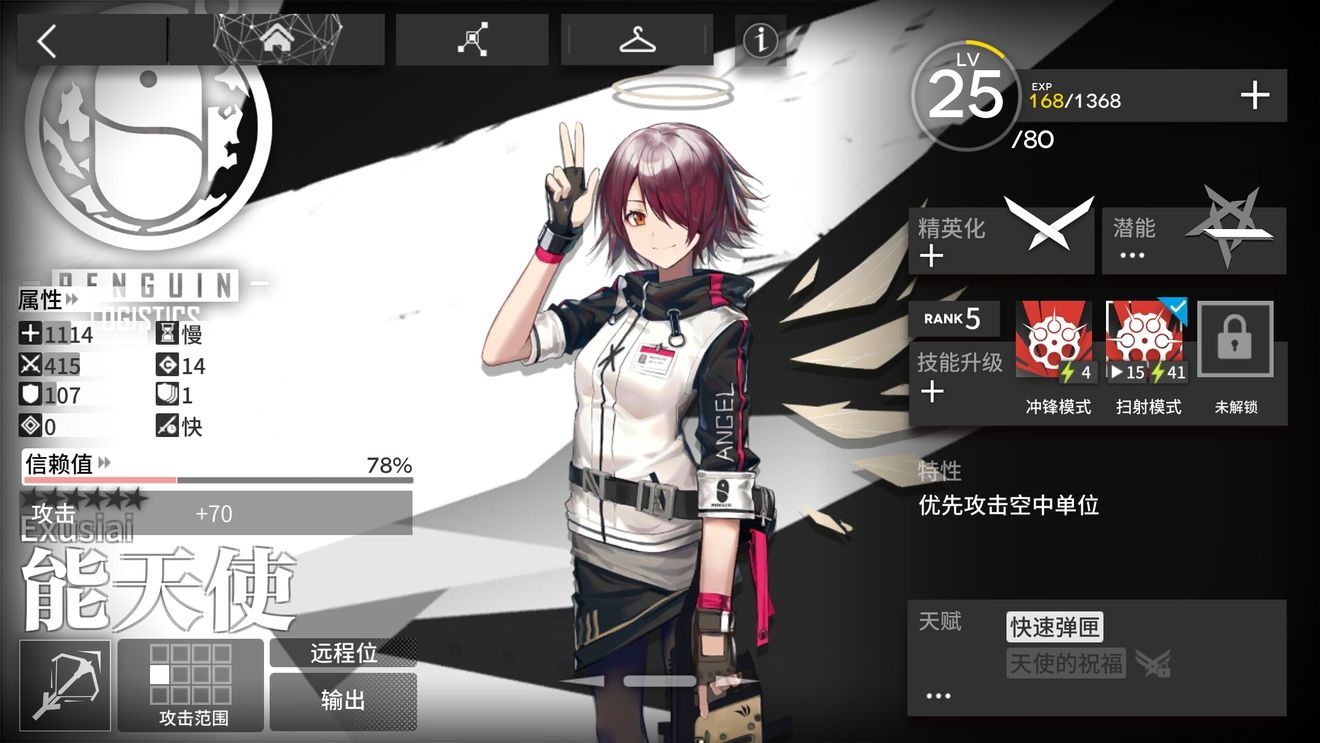The image size is (1320, 743).
Task: View the locked 天使的祝福 talent
Action: [x=1066, y=663]
